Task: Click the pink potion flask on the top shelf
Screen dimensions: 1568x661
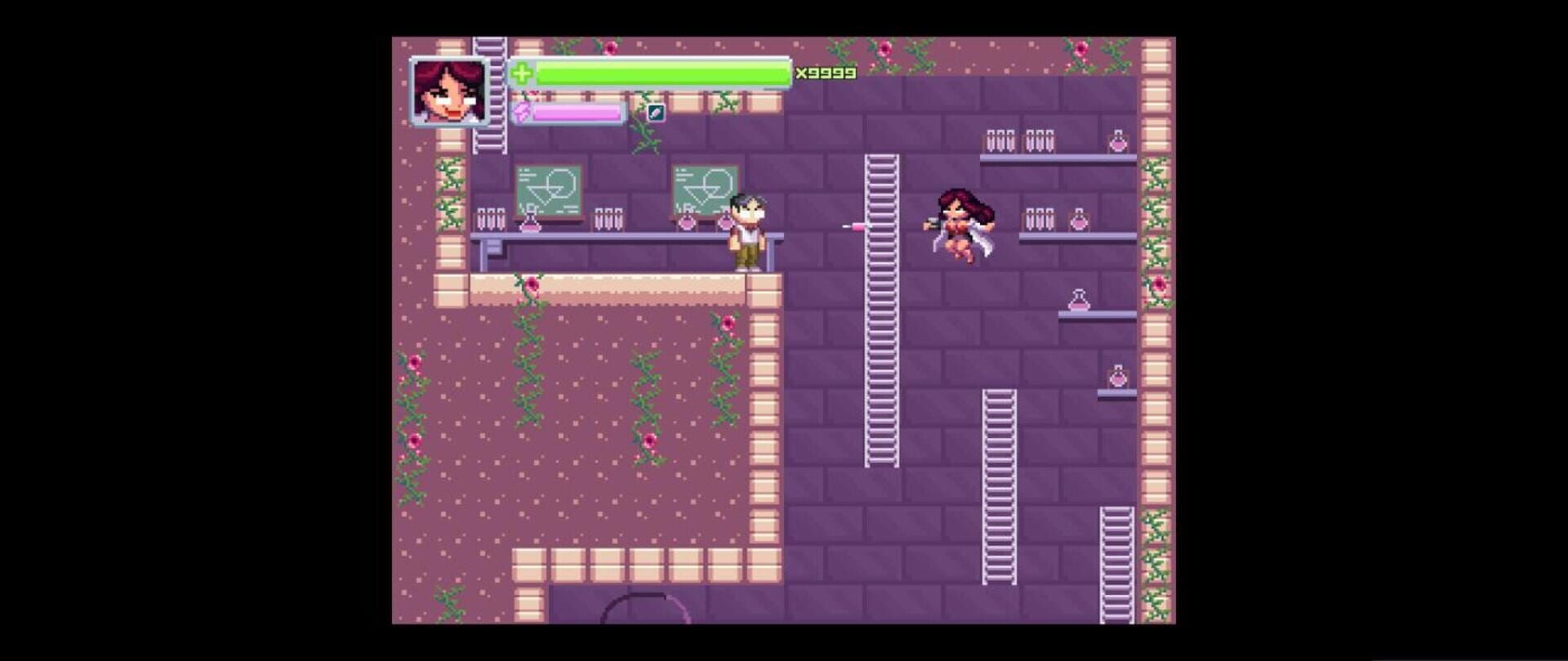Action: pyautogui.click(x=1116, y=139)
